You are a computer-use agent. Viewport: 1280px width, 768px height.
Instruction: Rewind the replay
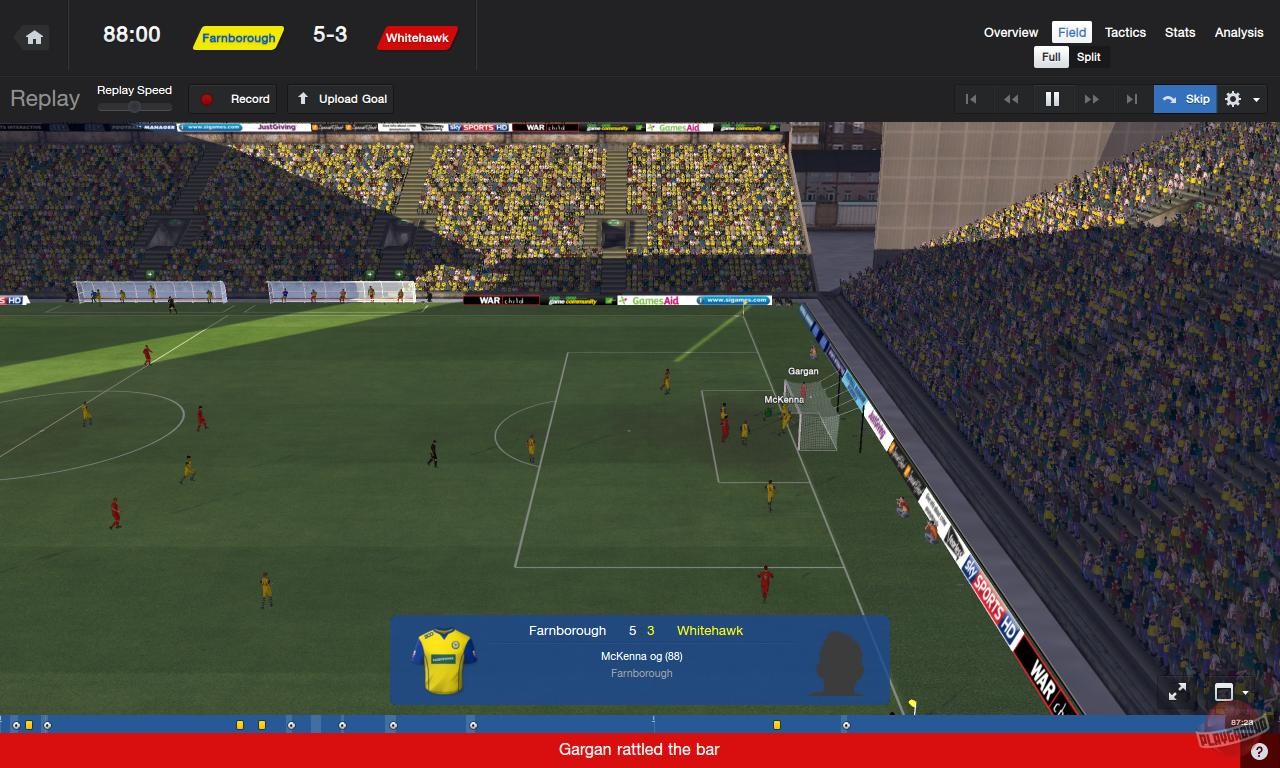(x=1011, y=99)
